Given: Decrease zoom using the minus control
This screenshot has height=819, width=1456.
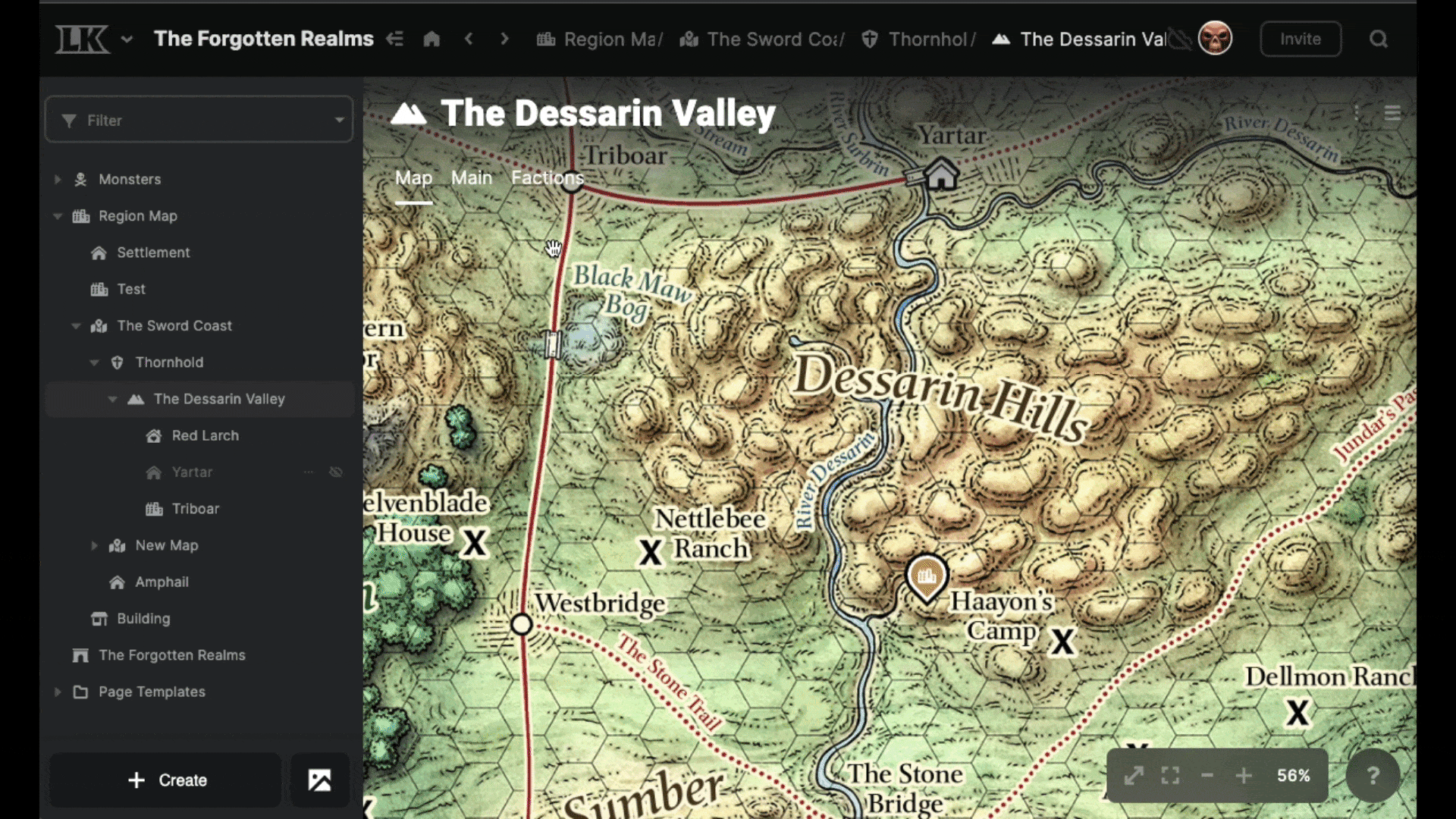Looking at the screenshot, I should point(1207,775).
